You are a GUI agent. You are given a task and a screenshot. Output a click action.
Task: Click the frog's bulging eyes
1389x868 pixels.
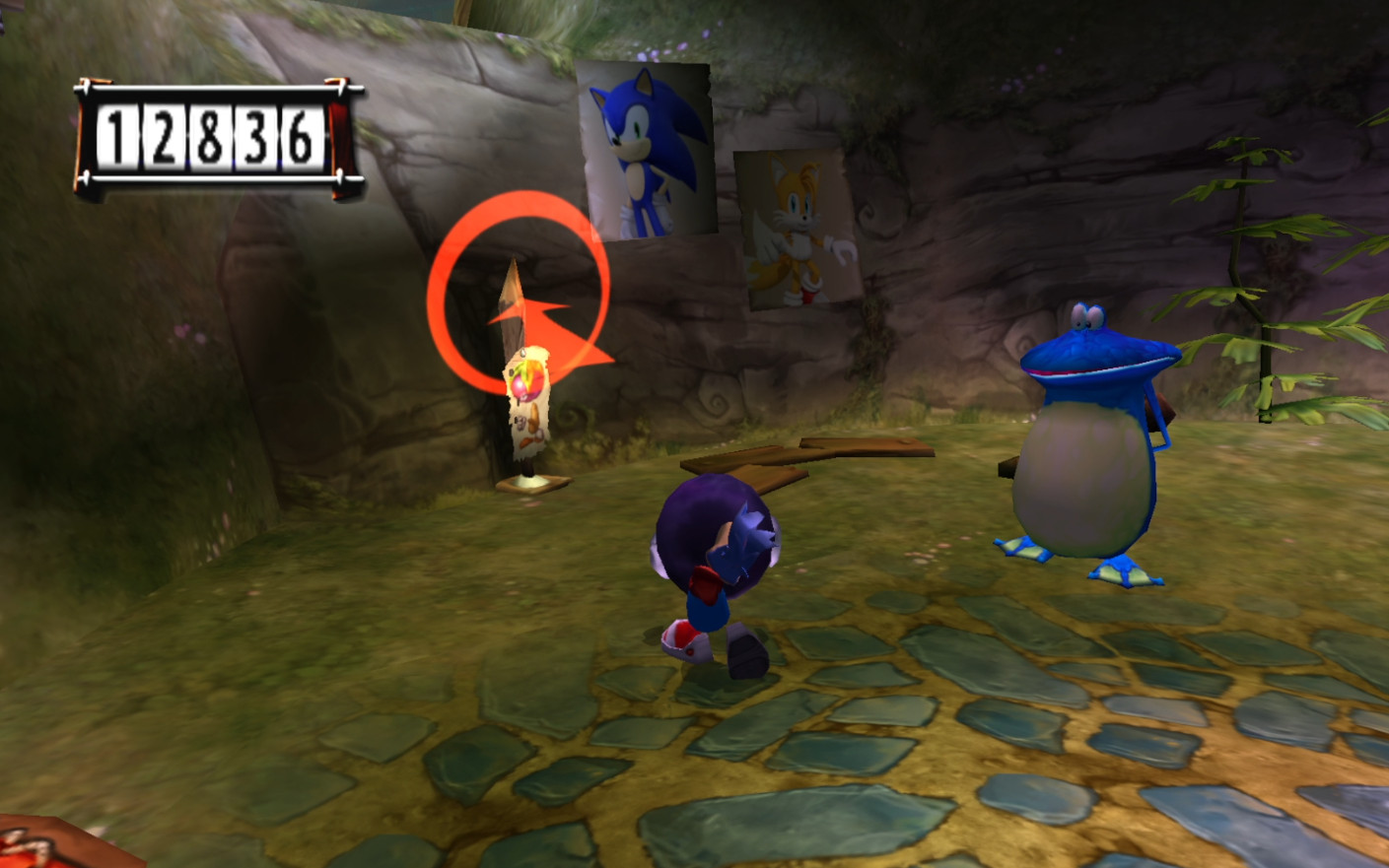pyautogui.click(x=1087, y=315)
